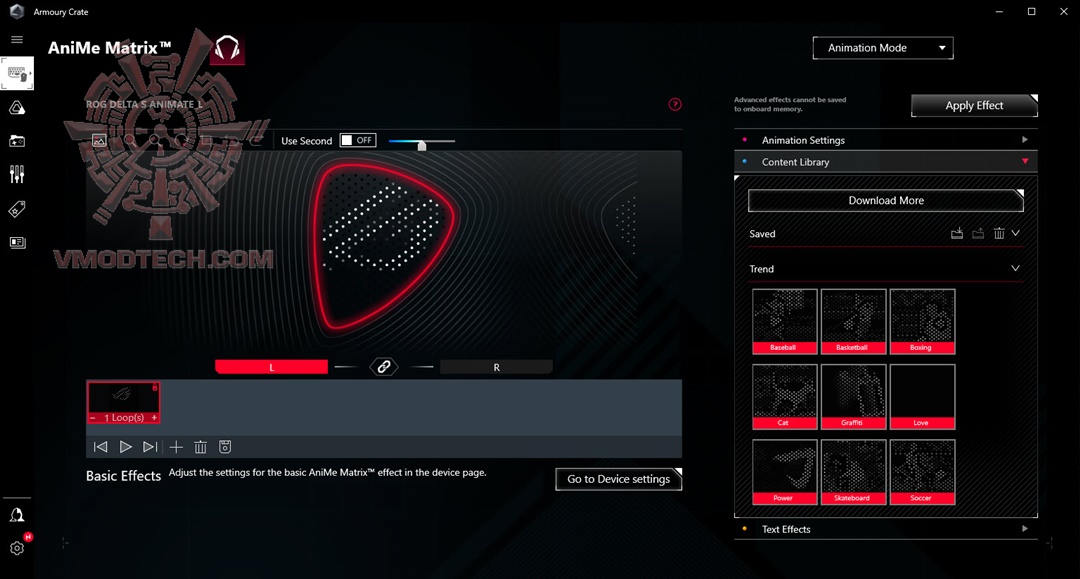
Task: Click the Apply Effect button
Action: [x=974, y=105]
